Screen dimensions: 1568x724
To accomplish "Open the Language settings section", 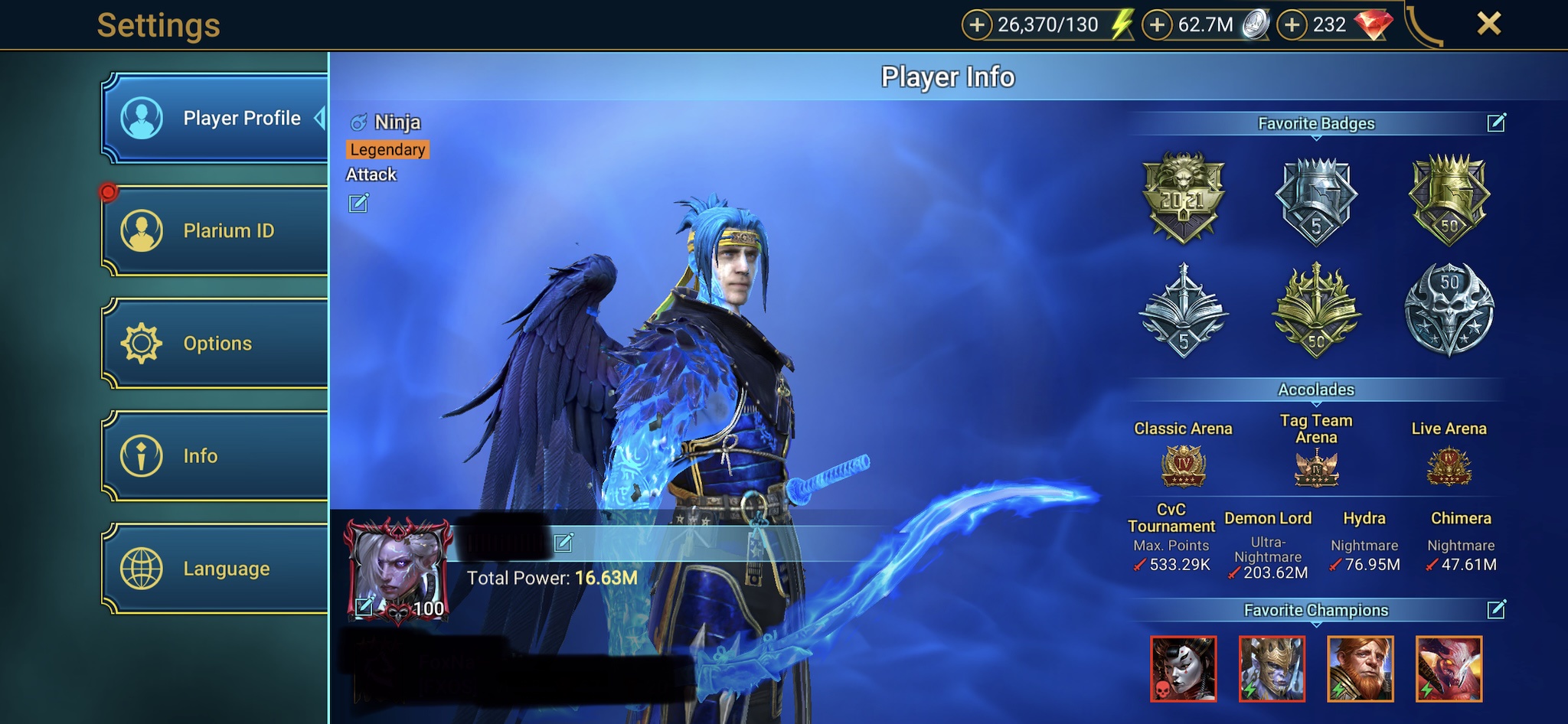I will click(214, 569).
